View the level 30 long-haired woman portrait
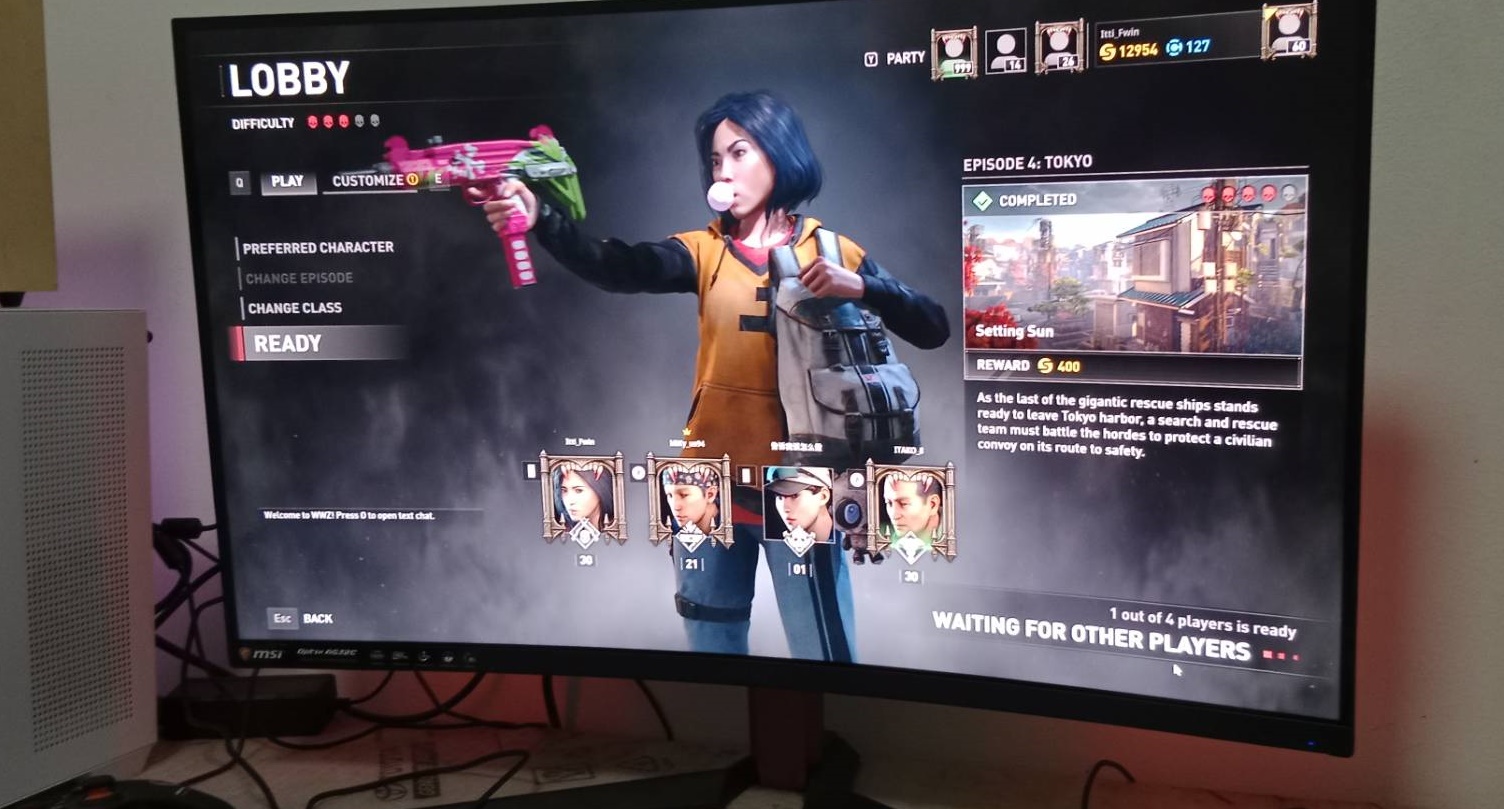The image size is (1504, 809). click(x=584, y=498)
